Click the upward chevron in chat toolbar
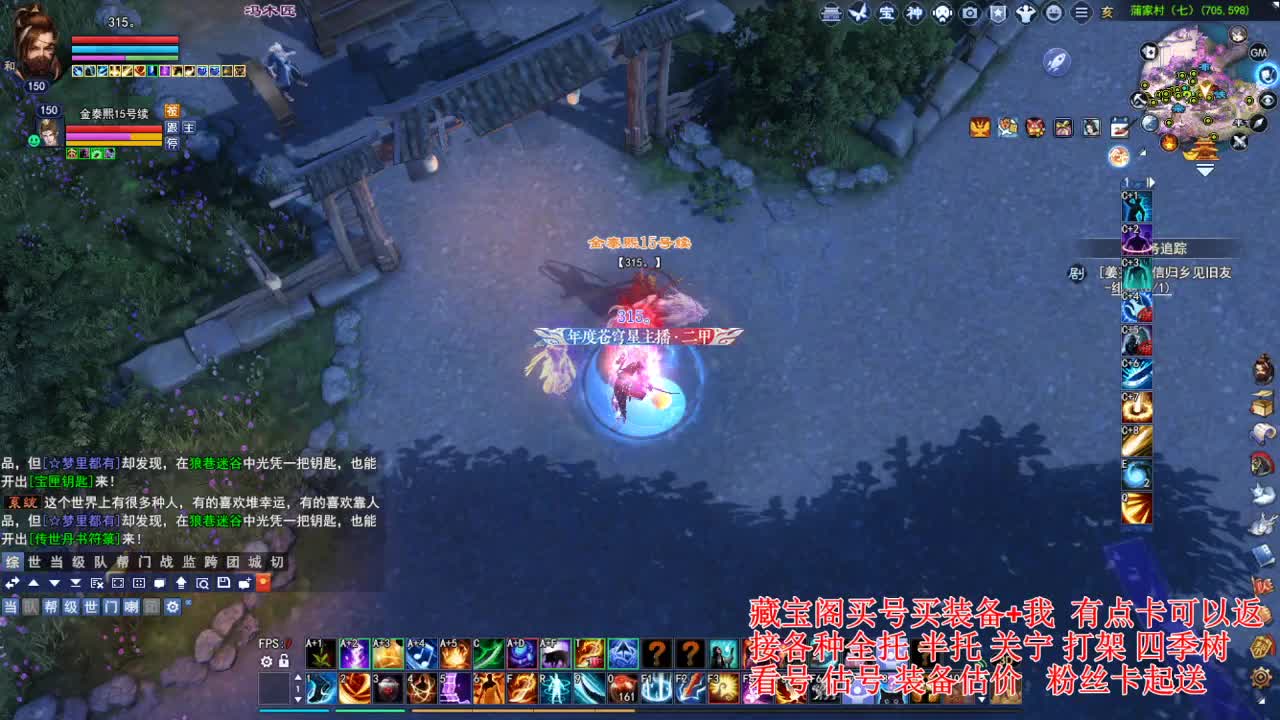Viewport: 1280px width, 720px height. (x=34, y=582)
